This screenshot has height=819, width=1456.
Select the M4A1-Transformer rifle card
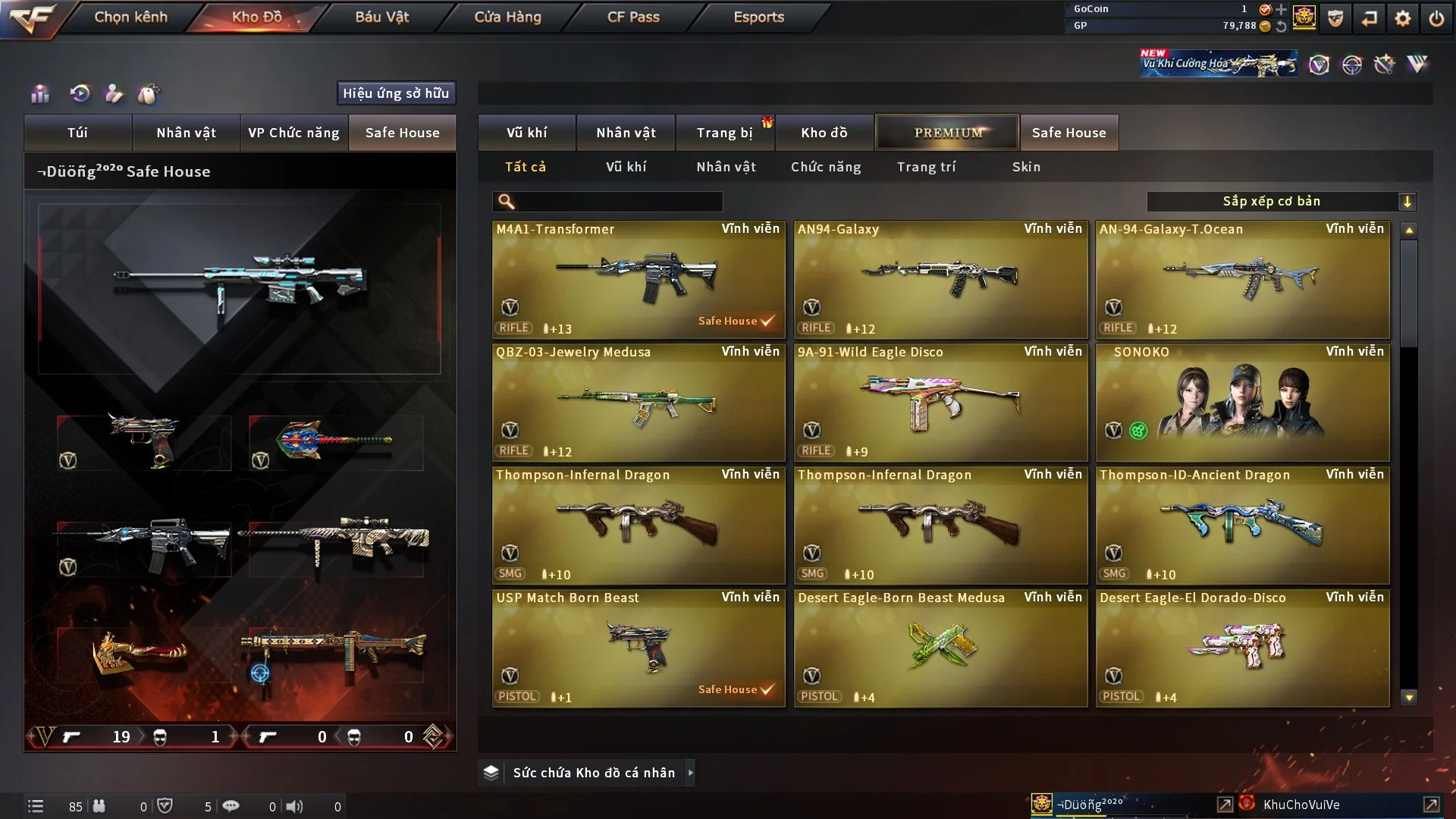pyautogui.click(x=638, y=279)
